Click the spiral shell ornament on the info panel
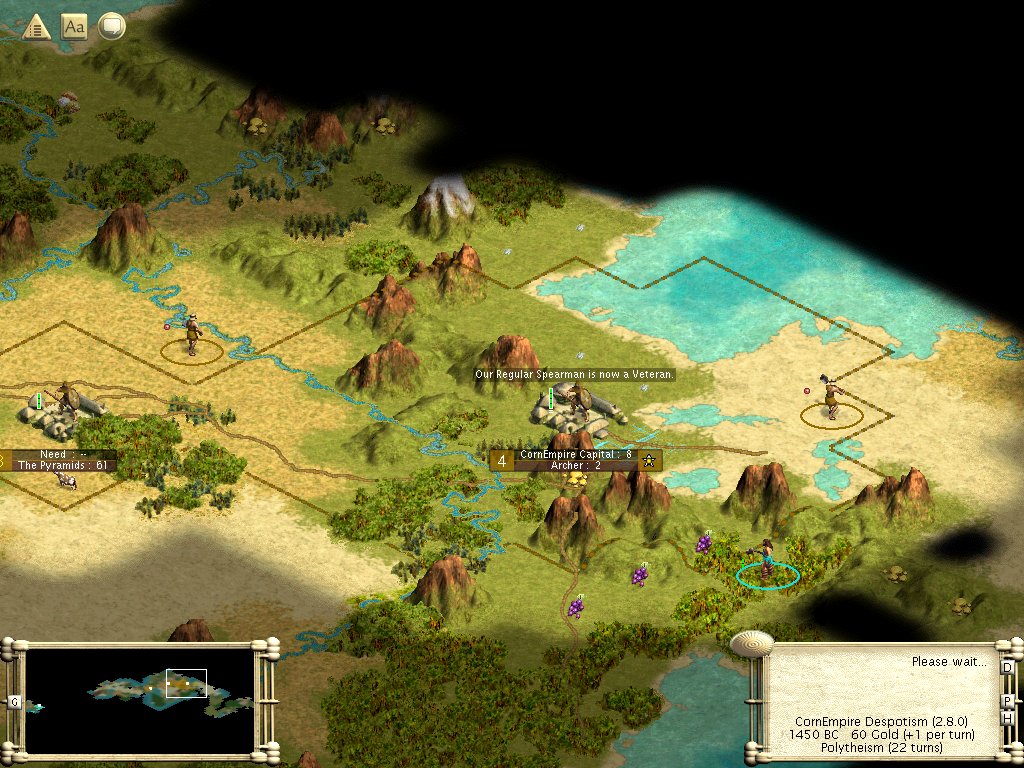This screenshot has width=1024, height=768. coord(751,641)
